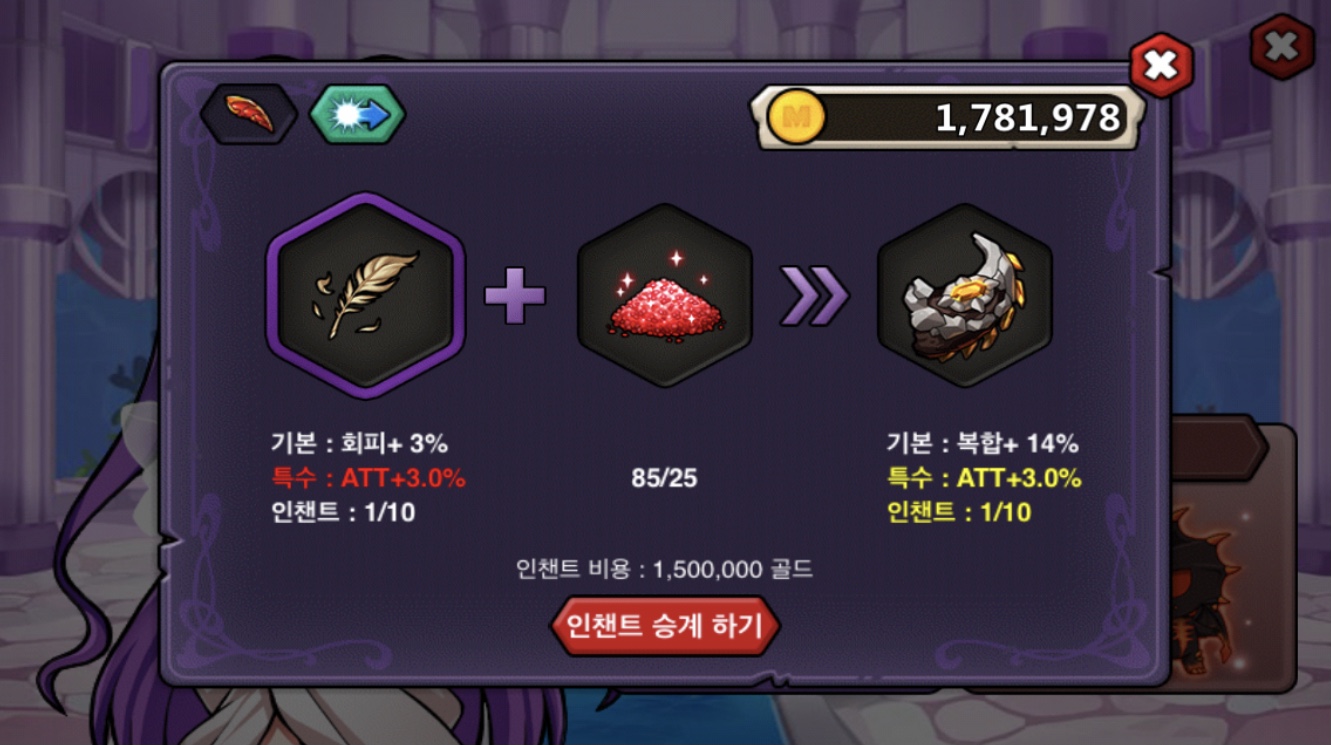Image resolution: width=1331 pixels, height=745 pixels.
Task: Choose the stone claw target item slot
Action: [x=964, y=296]
